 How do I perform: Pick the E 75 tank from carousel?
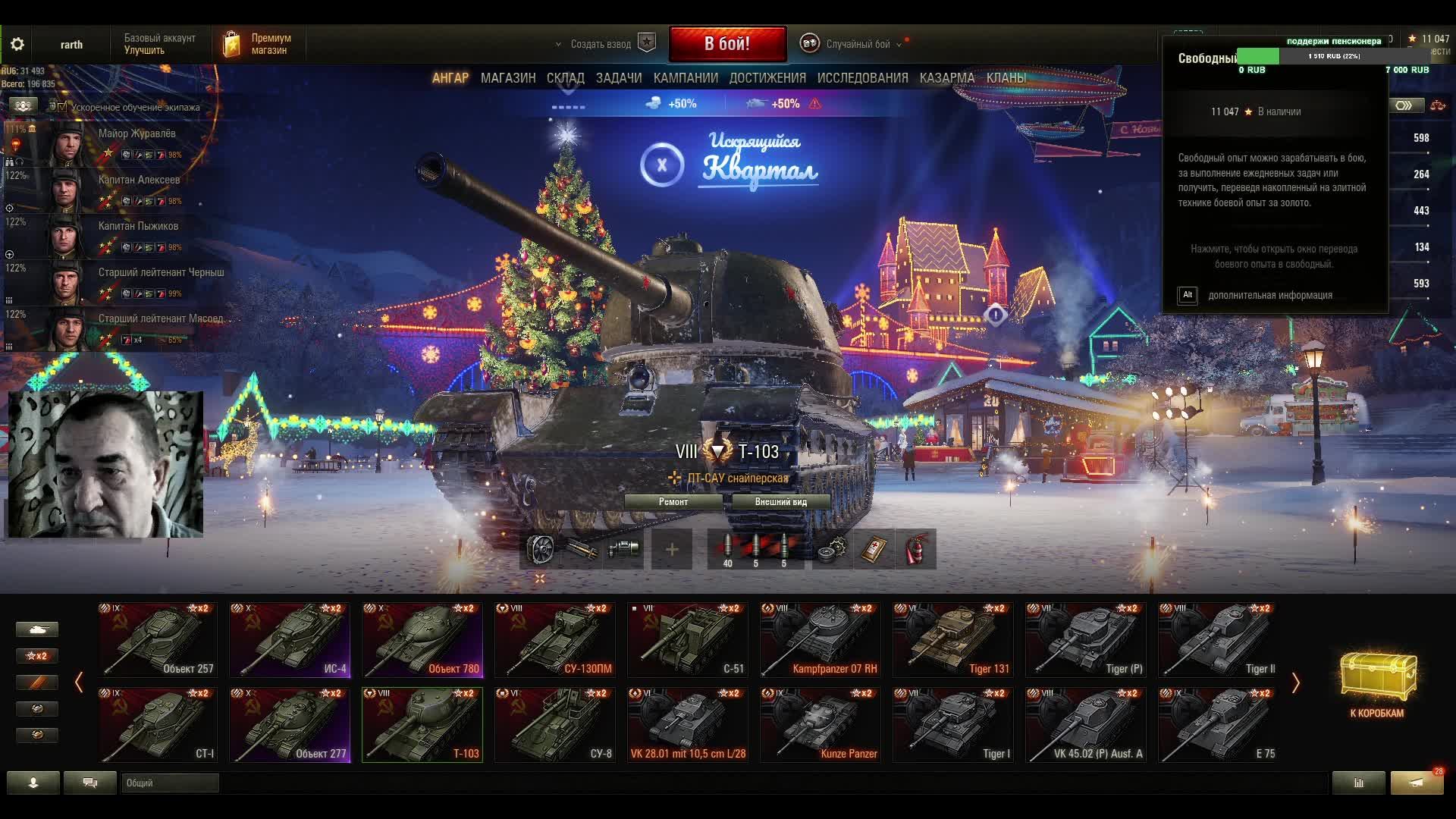pos(1219,724)
